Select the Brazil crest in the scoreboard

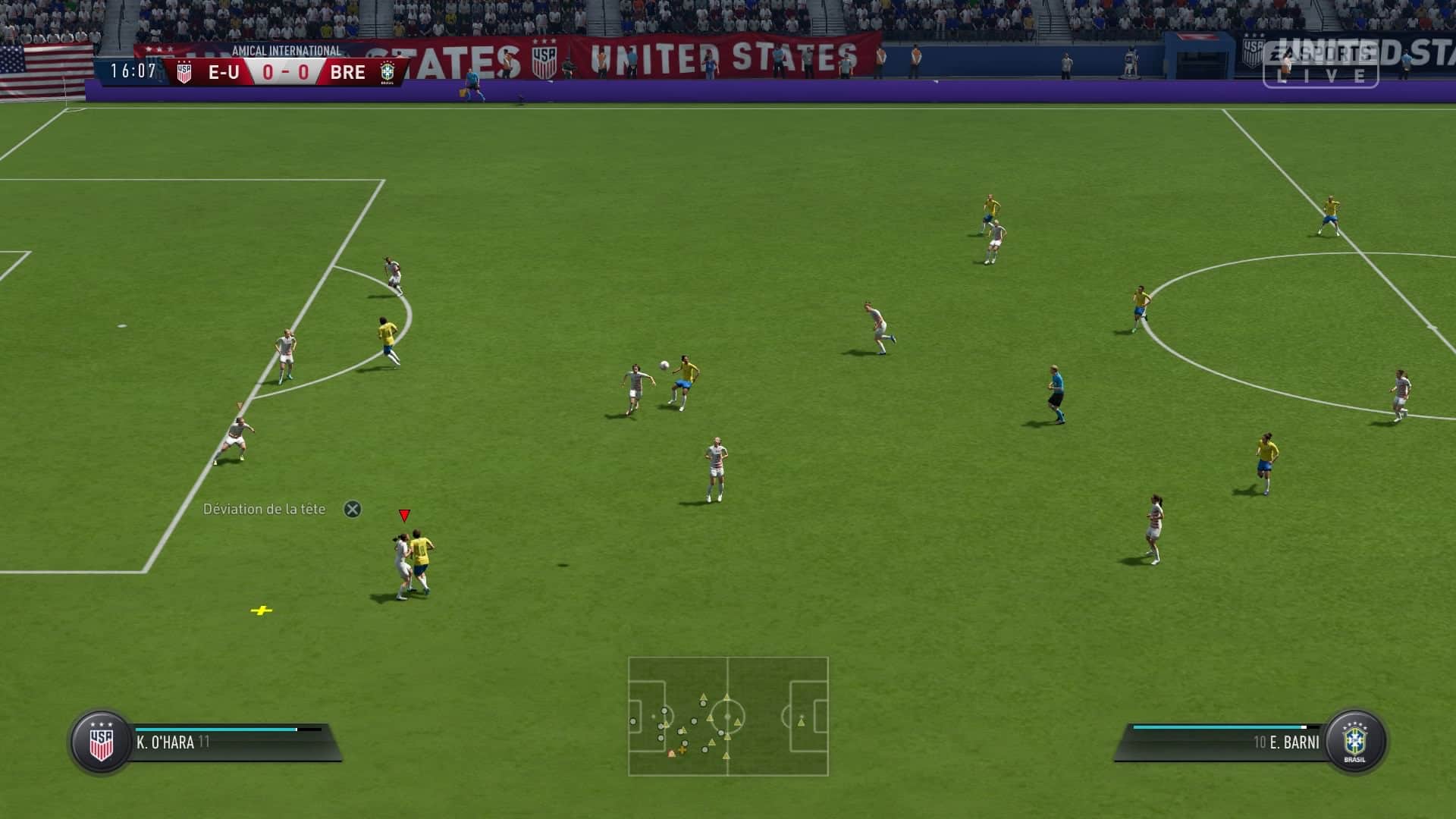(388, 73)
